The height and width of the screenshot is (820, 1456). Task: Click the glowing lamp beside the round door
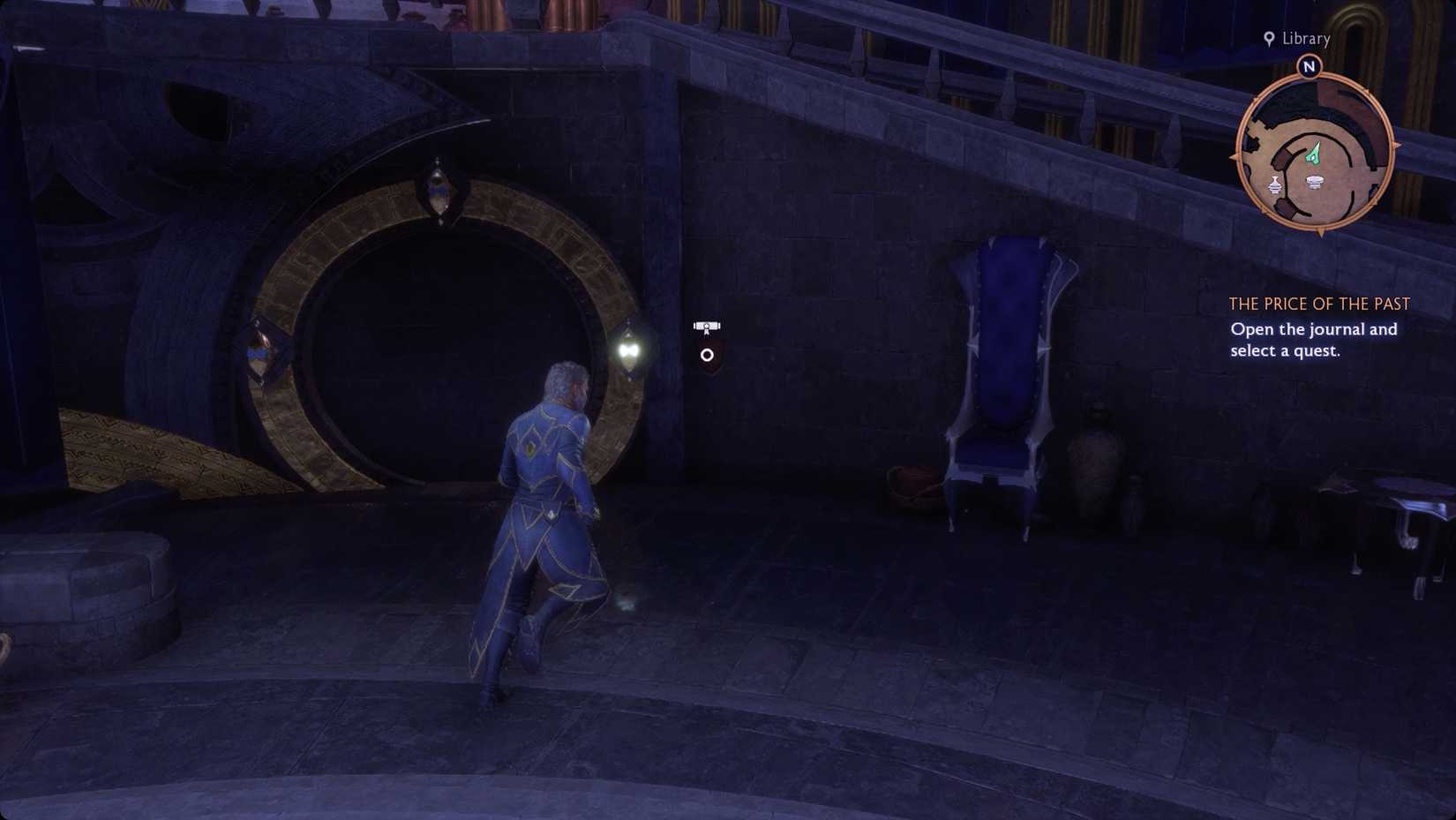point(629,350)
